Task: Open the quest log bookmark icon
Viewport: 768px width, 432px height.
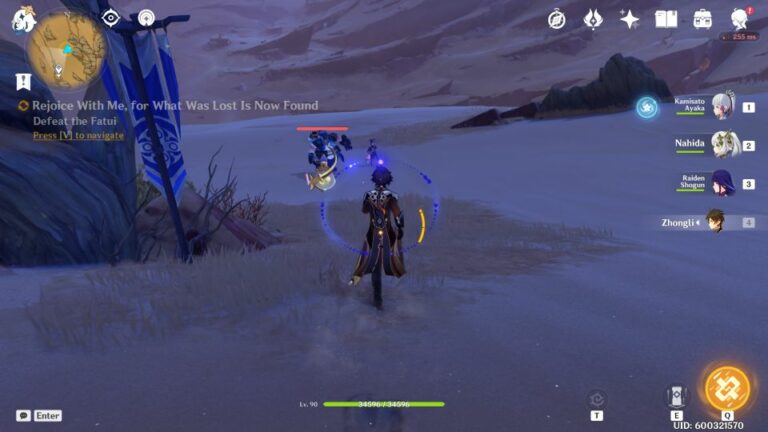Action: click(23, 82)
